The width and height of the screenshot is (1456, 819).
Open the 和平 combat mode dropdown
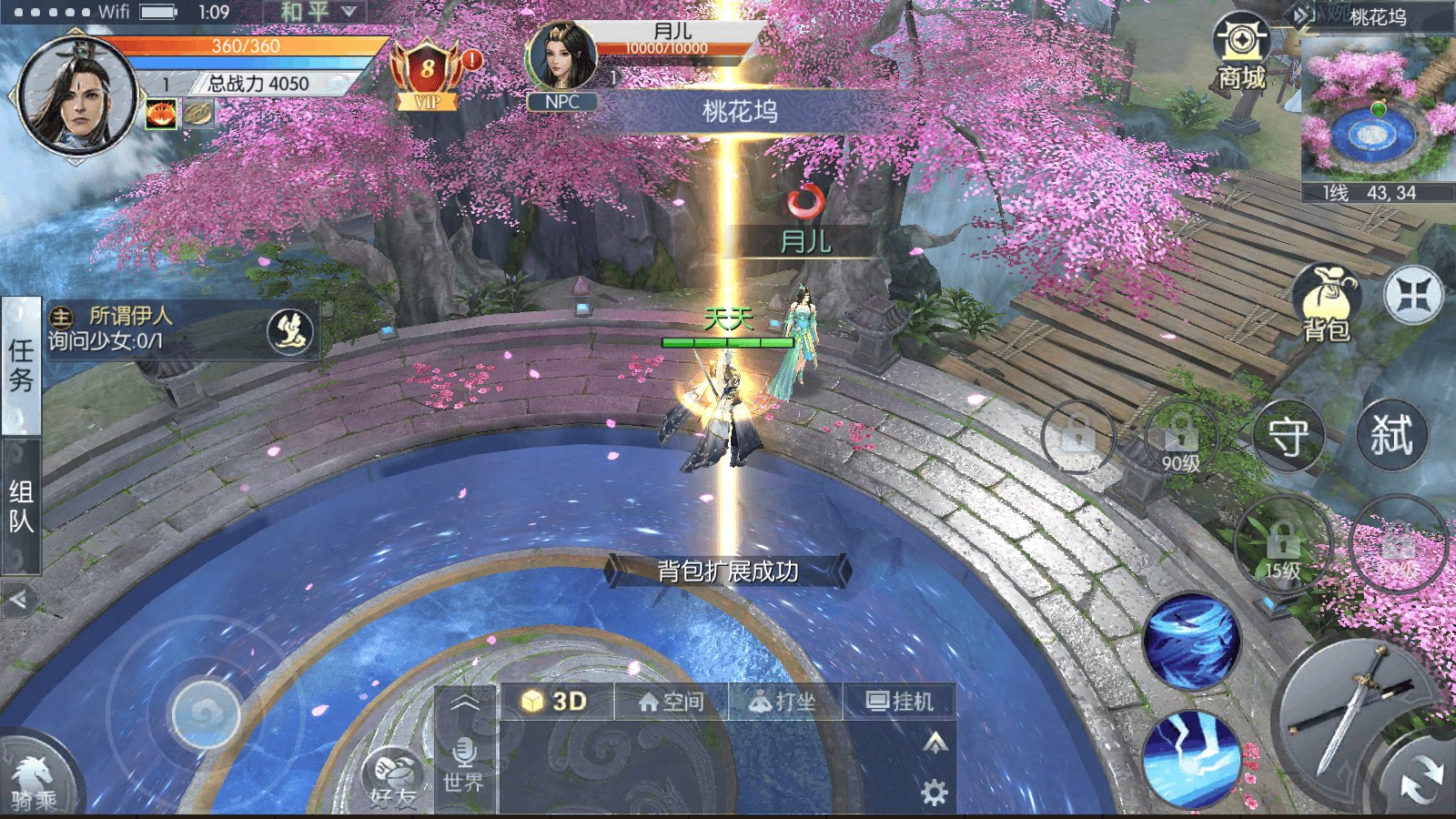click(316, 13)
